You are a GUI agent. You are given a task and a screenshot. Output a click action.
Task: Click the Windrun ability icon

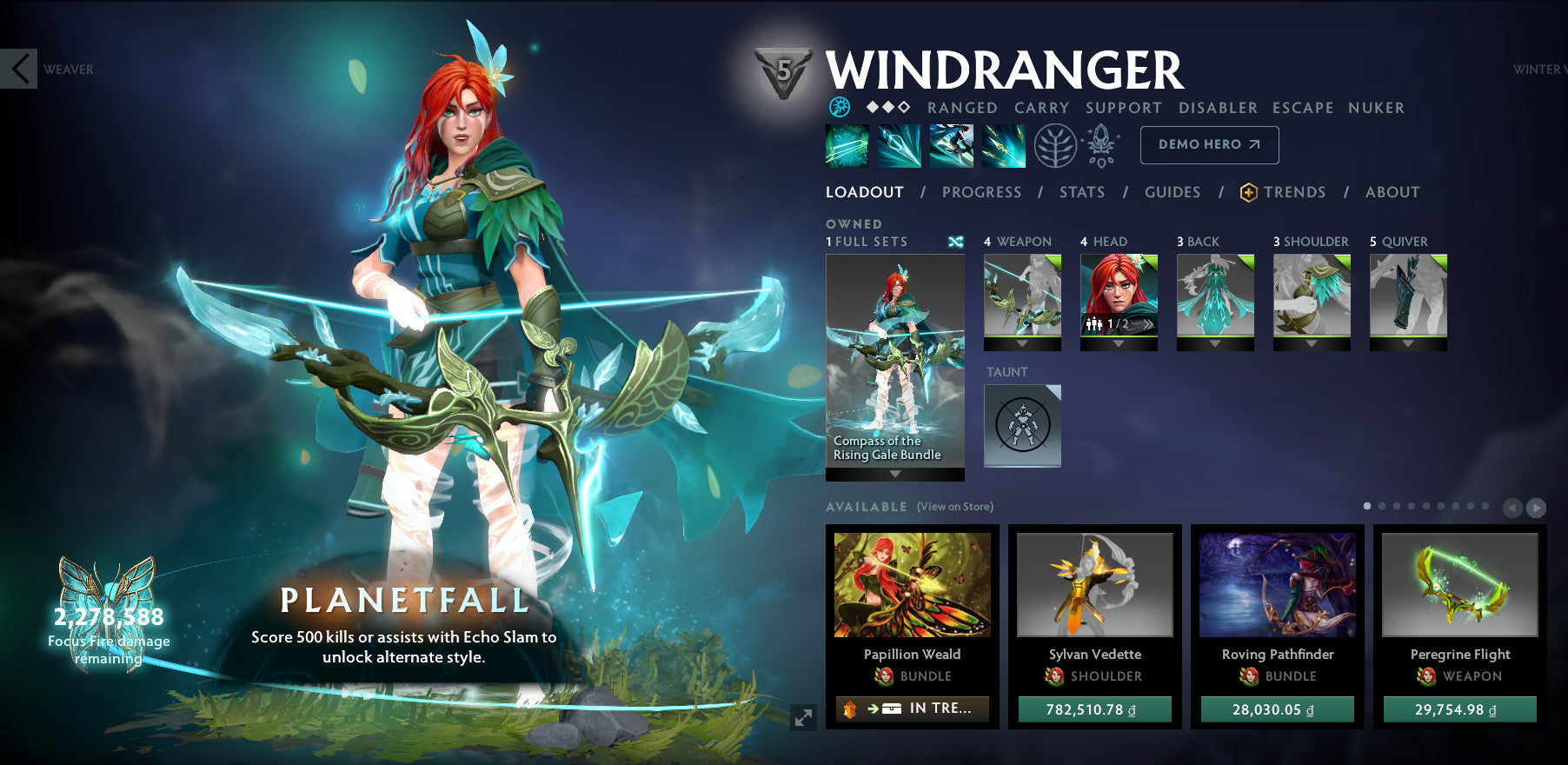[x=952, y=146]
